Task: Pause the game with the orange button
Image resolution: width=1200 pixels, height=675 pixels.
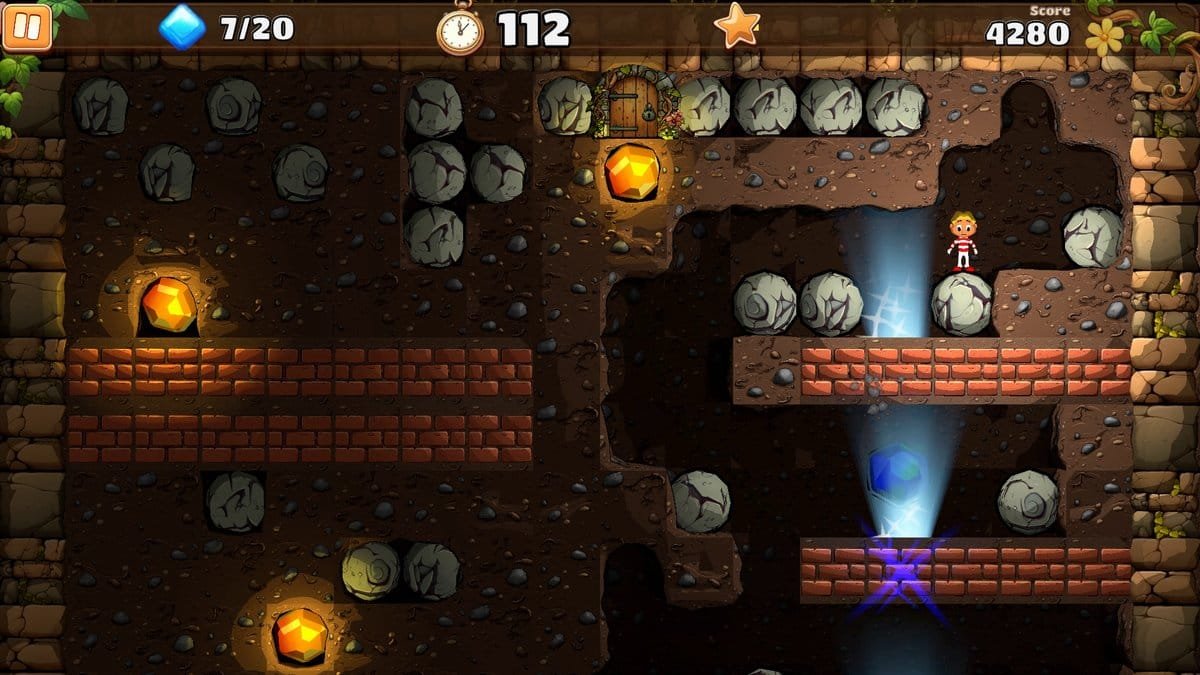Action: (27, 27)
